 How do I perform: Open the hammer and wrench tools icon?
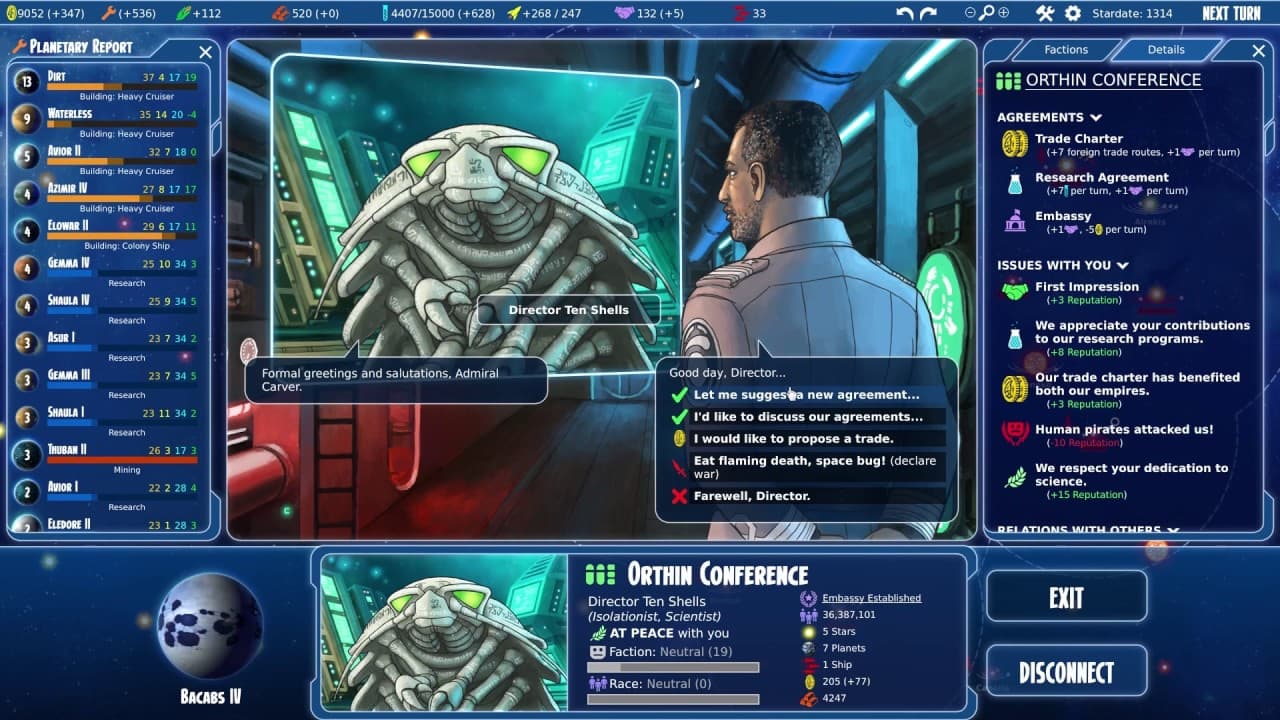1045,14
